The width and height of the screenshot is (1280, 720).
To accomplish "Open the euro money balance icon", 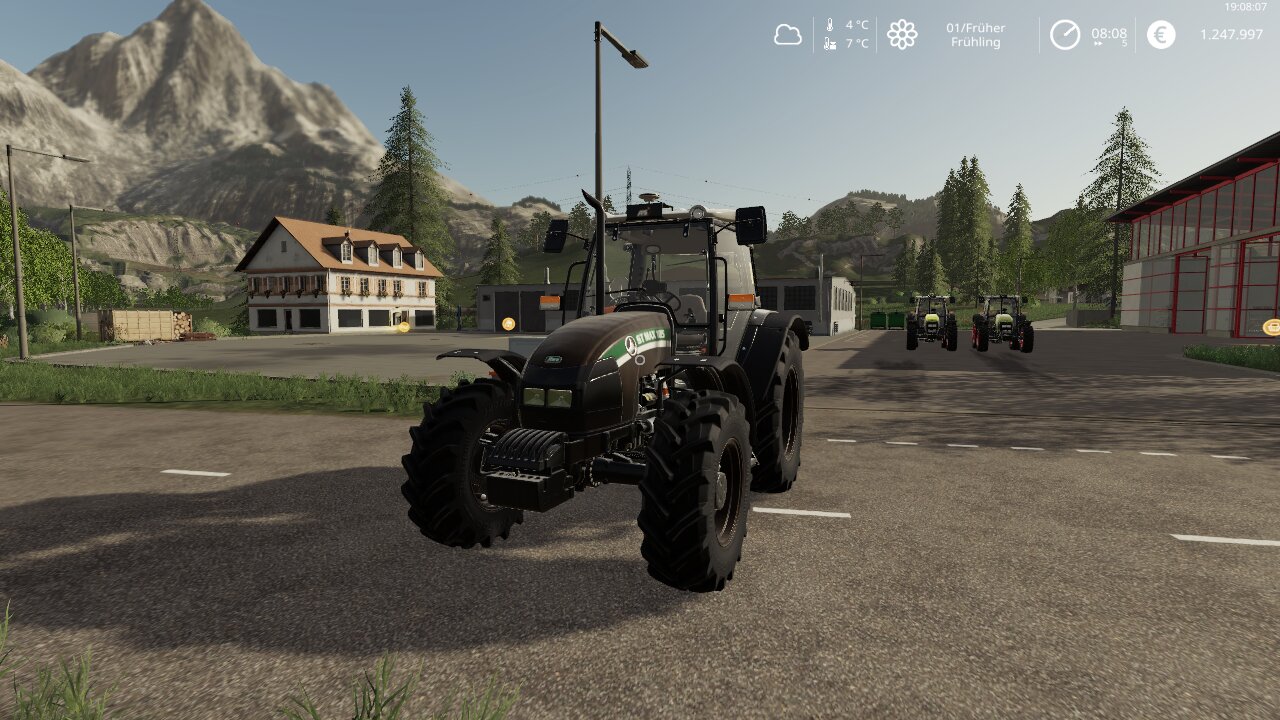I will (x=1161, y=35).
